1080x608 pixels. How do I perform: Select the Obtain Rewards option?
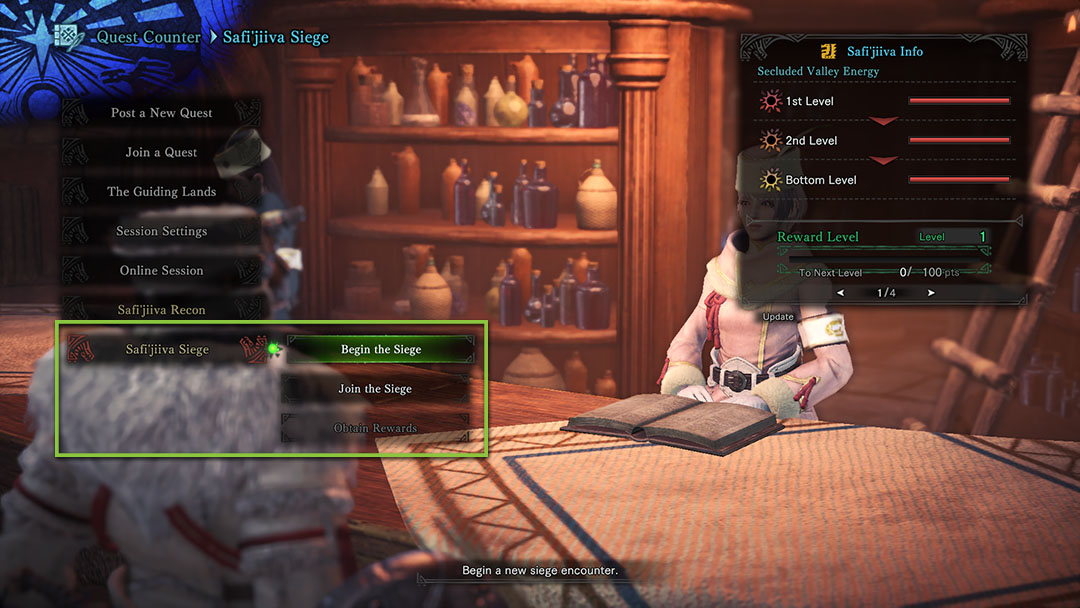click(375, 428)
